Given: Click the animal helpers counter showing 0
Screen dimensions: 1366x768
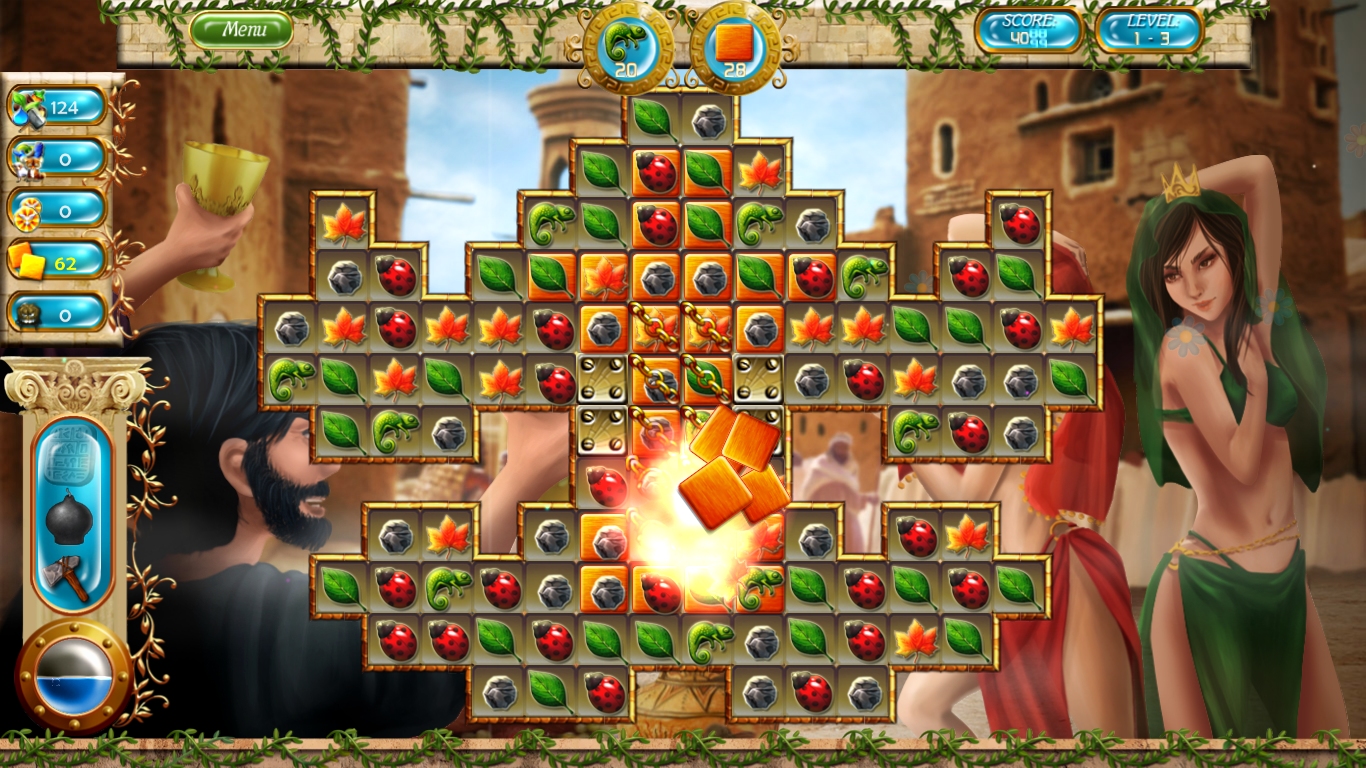Looking at the screenshot, I should pos(55,159).
